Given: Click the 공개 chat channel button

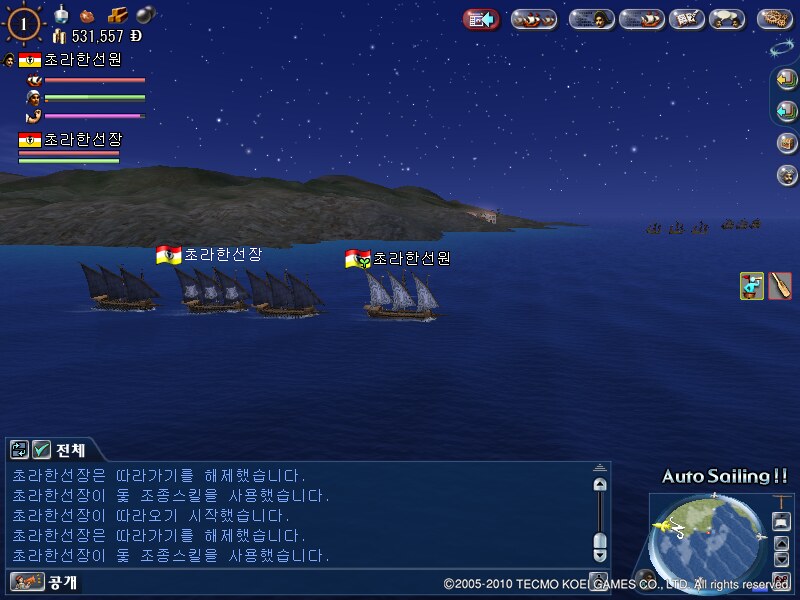Looking at the screenshot, I should (45, 581).
